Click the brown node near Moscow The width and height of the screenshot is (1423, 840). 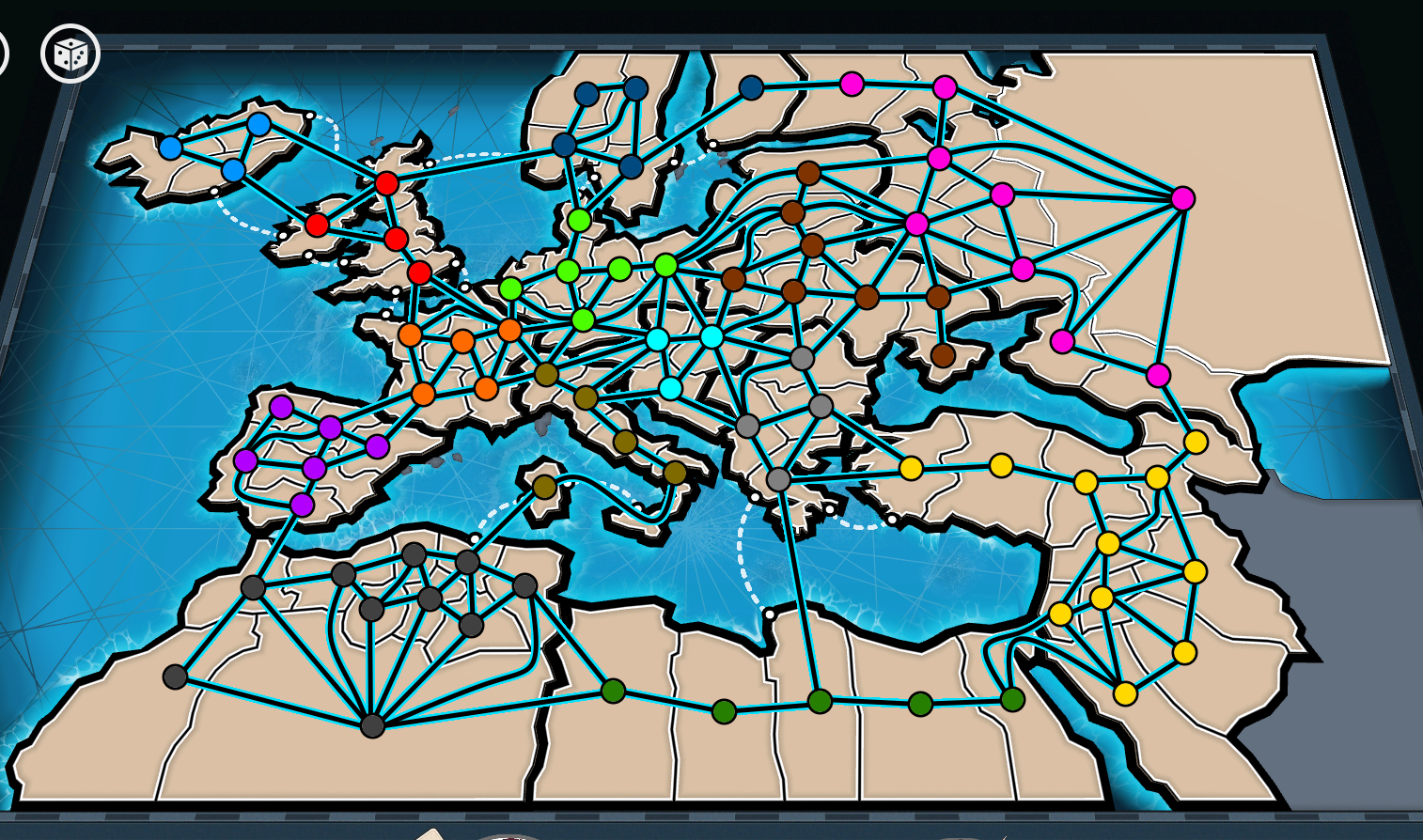(x=938, y=296)
